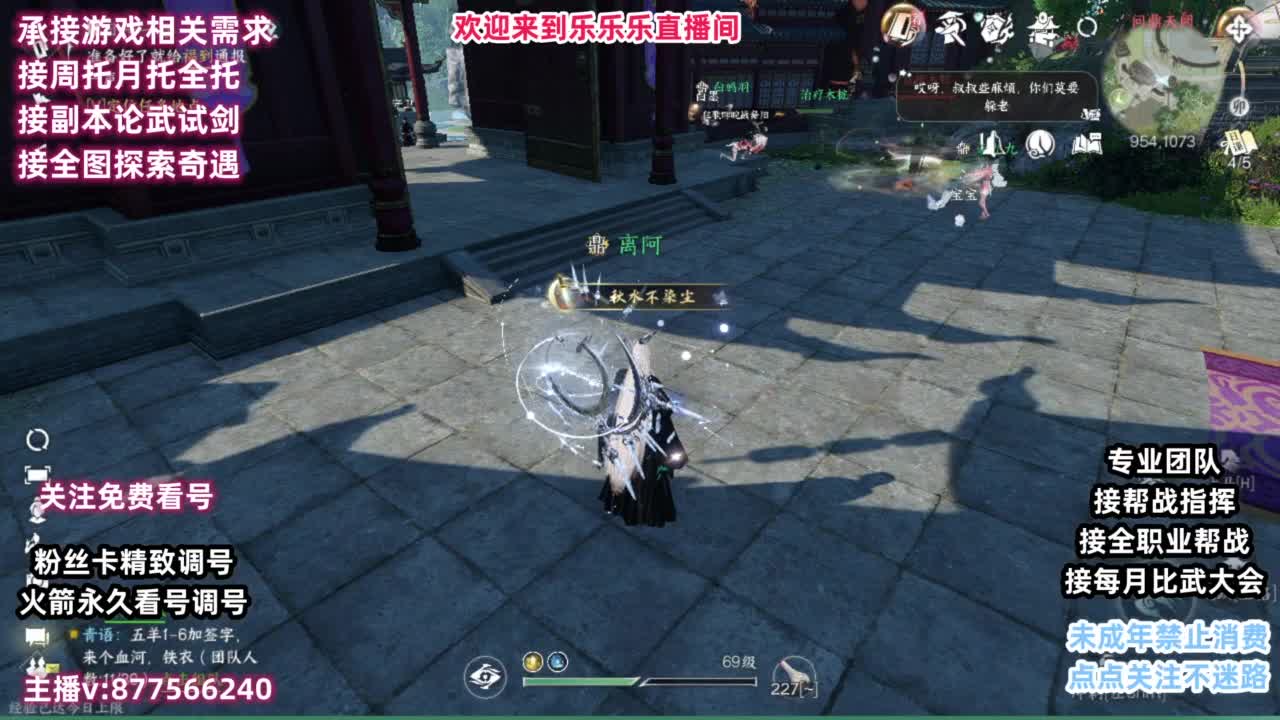This screenshot has width=1280, height=720.
Task: Open the world map via 问鼎天阙 label
Action: pos(1164,20)
